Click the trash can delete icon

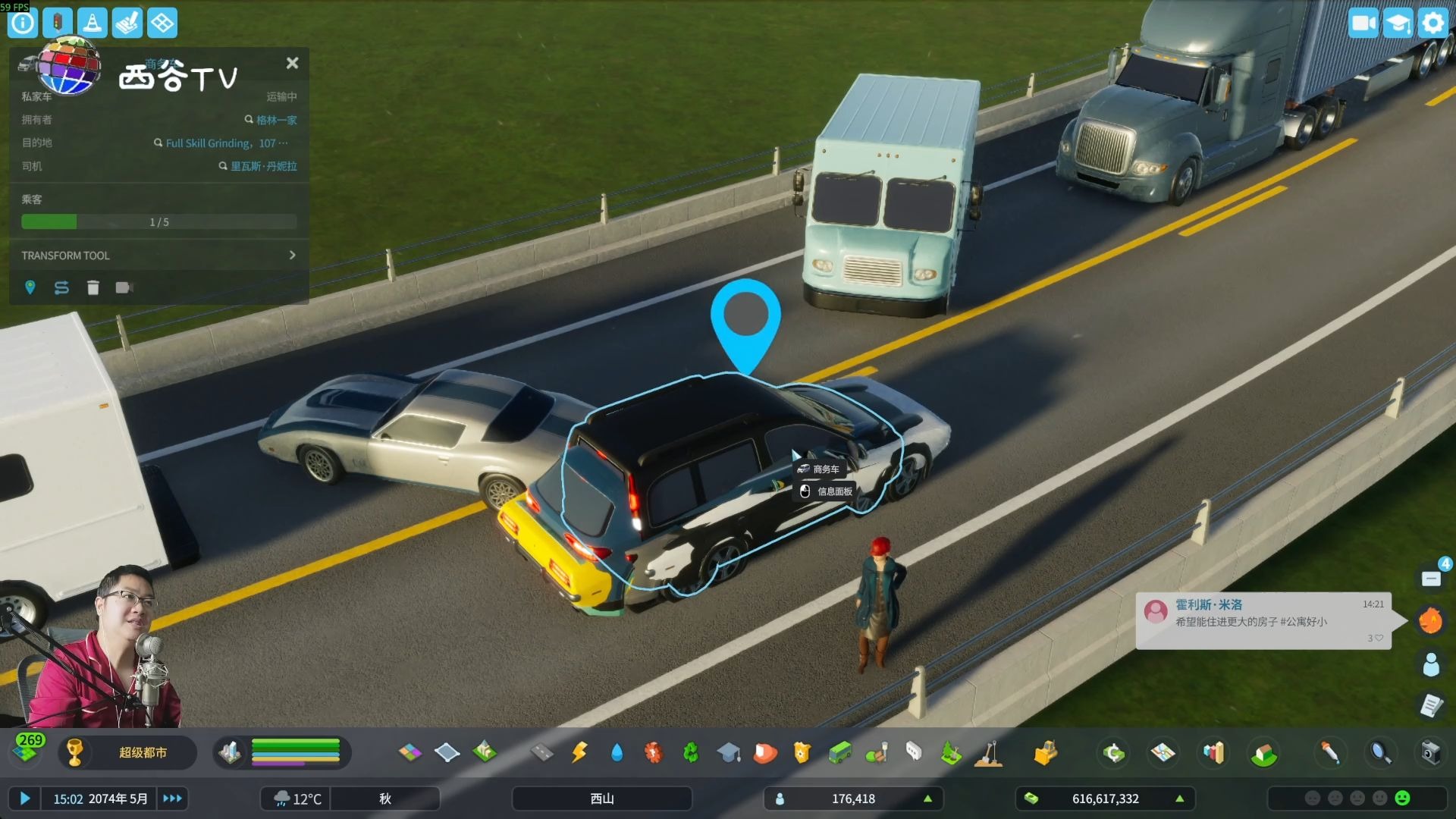tap(93, 287)
